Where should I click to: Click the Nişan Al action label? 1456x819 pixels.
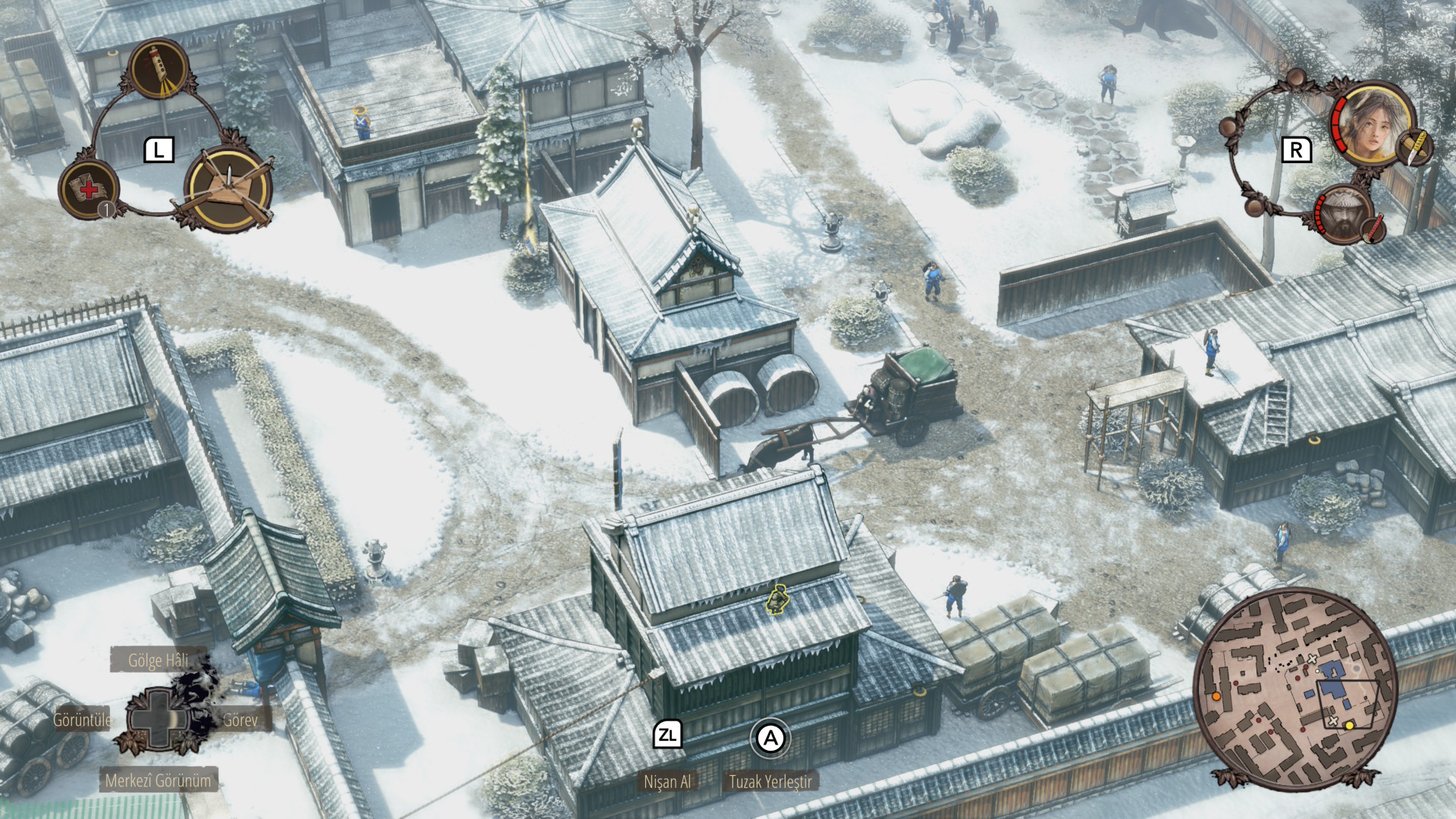click(667, 782)
